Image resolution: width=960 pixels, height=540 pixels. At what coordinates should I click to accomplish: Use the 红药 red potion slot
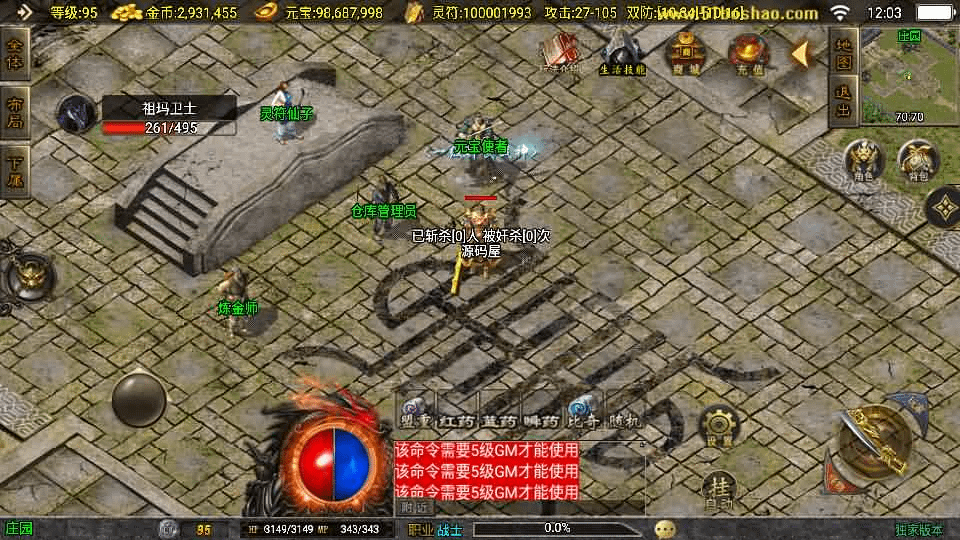click(459, 411)
